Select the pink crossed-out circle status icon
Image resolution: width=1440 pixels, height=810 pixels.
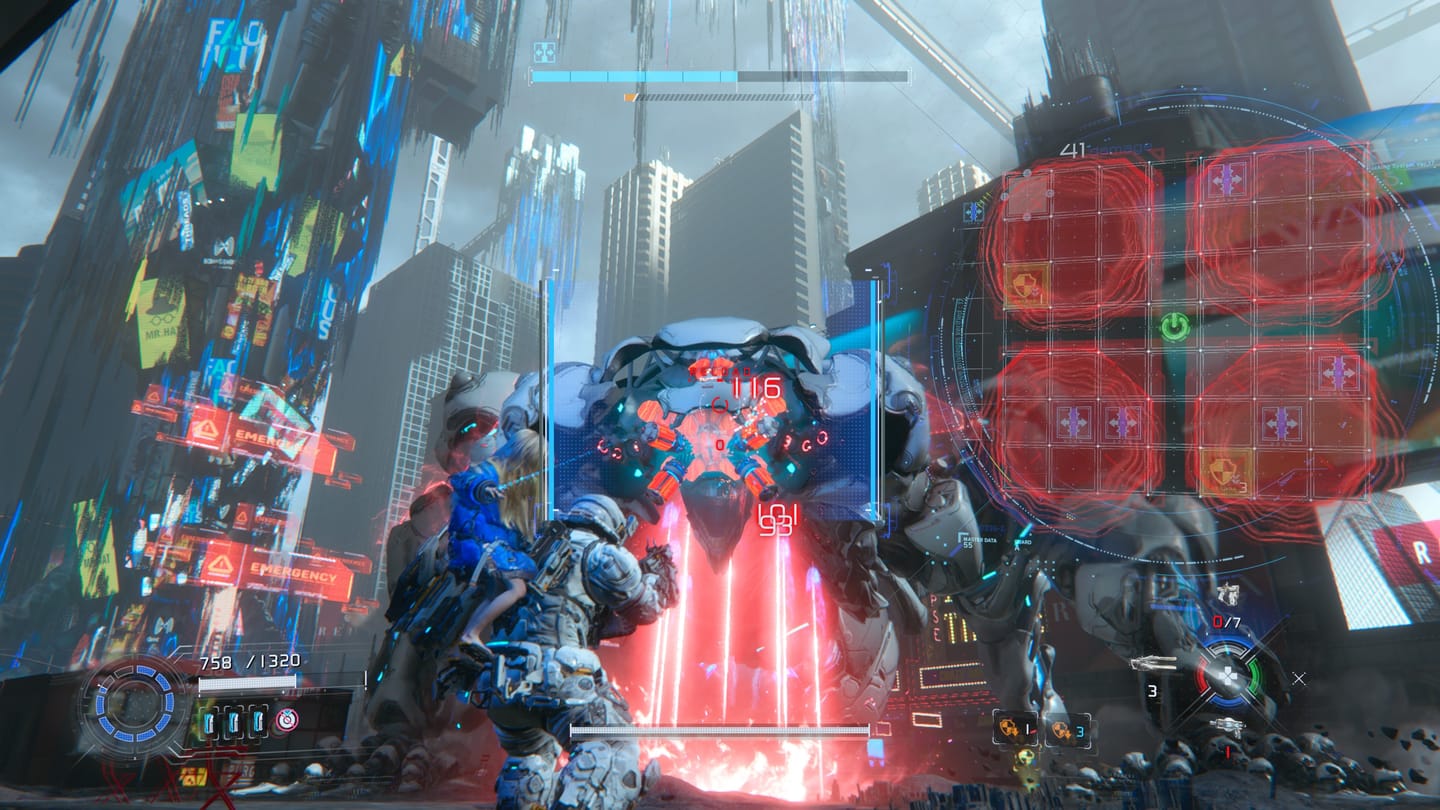coord(287,720)
